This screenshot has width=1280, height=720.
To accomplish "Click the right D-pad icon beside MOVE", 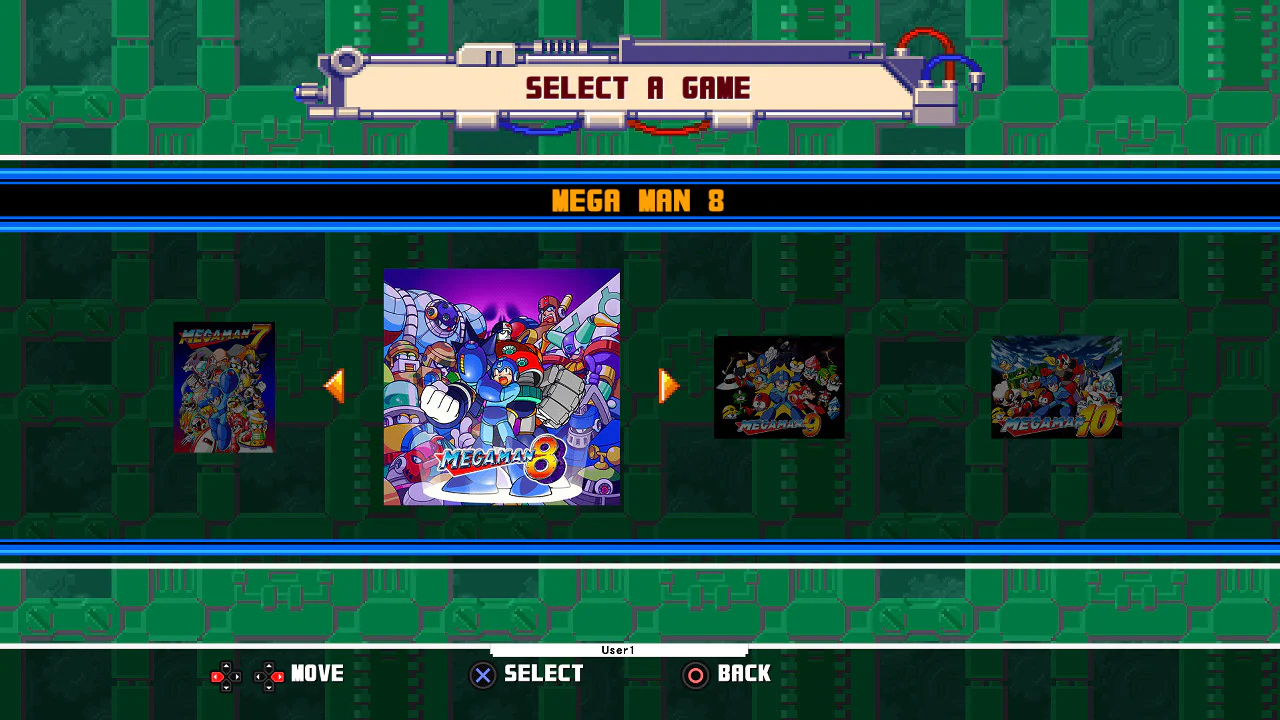I will 266,675.
